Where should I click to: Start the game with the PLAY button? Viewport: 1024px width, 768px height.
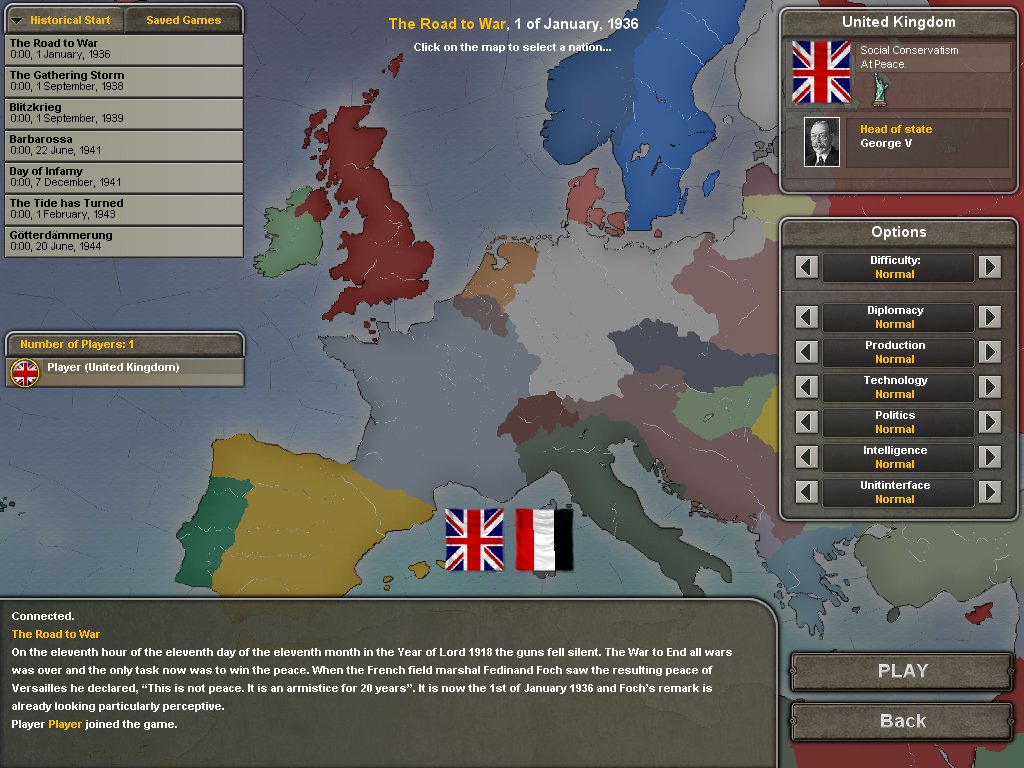(x=902, y=671)
